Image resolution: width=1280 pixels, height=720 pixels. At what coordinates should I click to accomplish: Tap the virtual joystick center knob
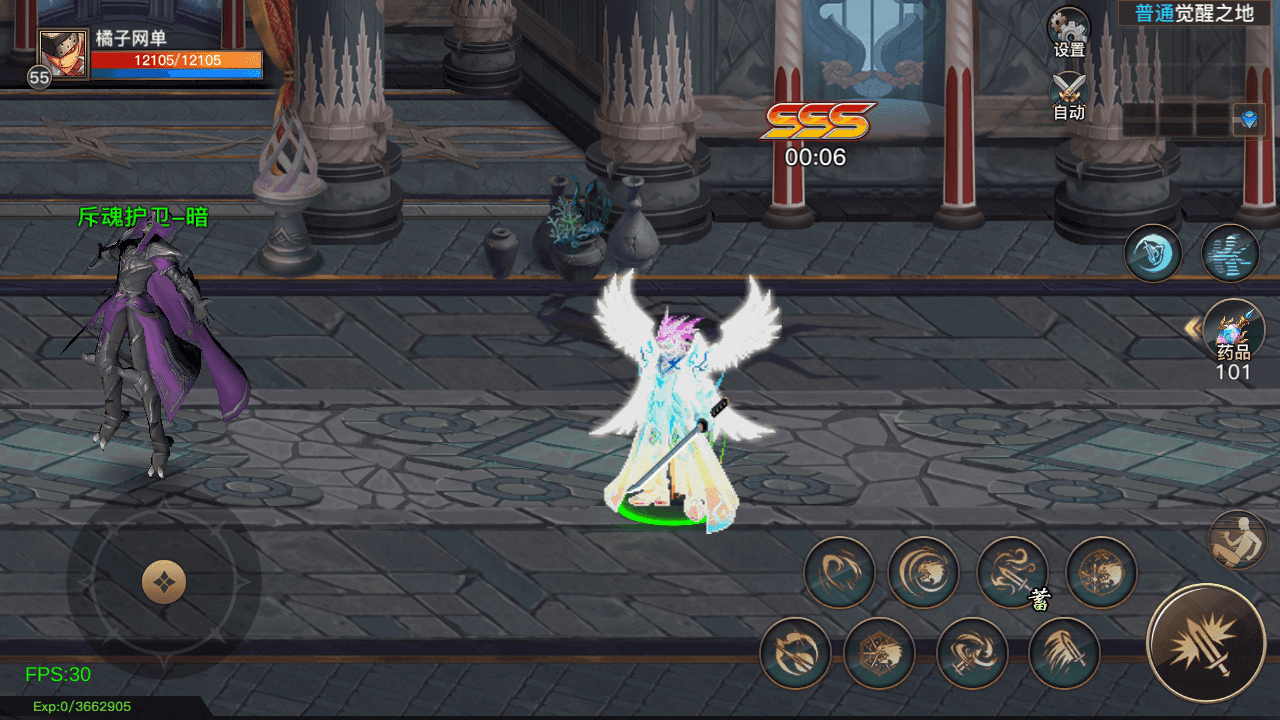pyautogui.click(x=164, y=582)
